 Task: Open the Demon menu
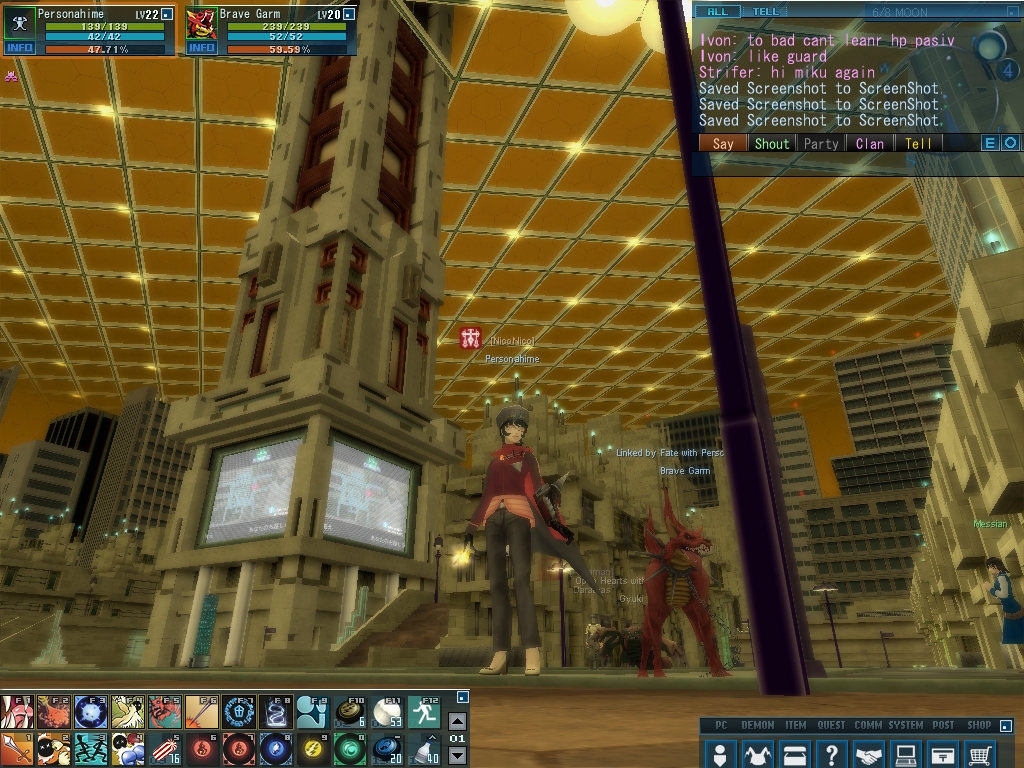[757, 753]
